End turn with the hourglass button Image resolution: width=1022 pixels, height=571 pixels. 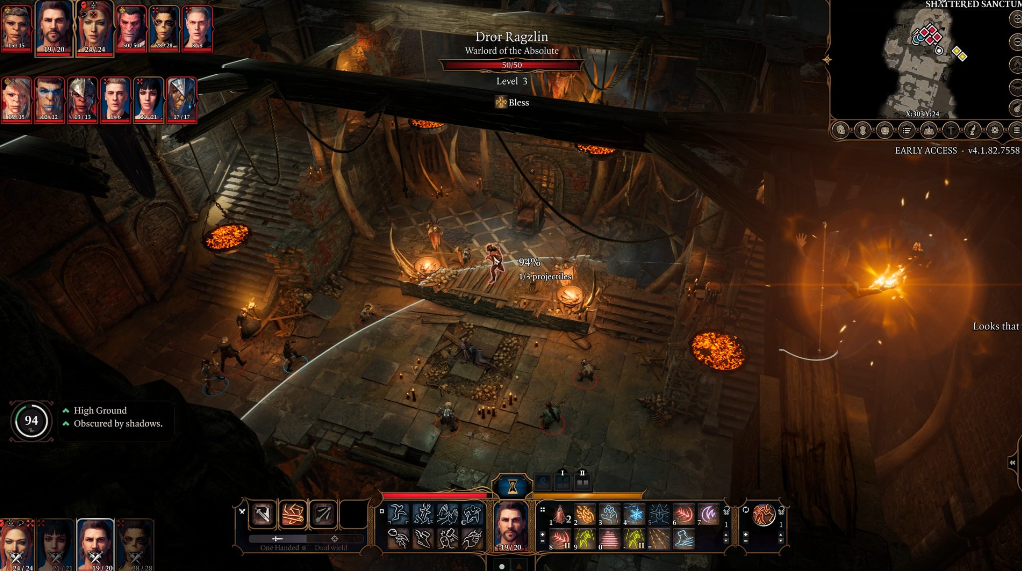pos(512,486)
